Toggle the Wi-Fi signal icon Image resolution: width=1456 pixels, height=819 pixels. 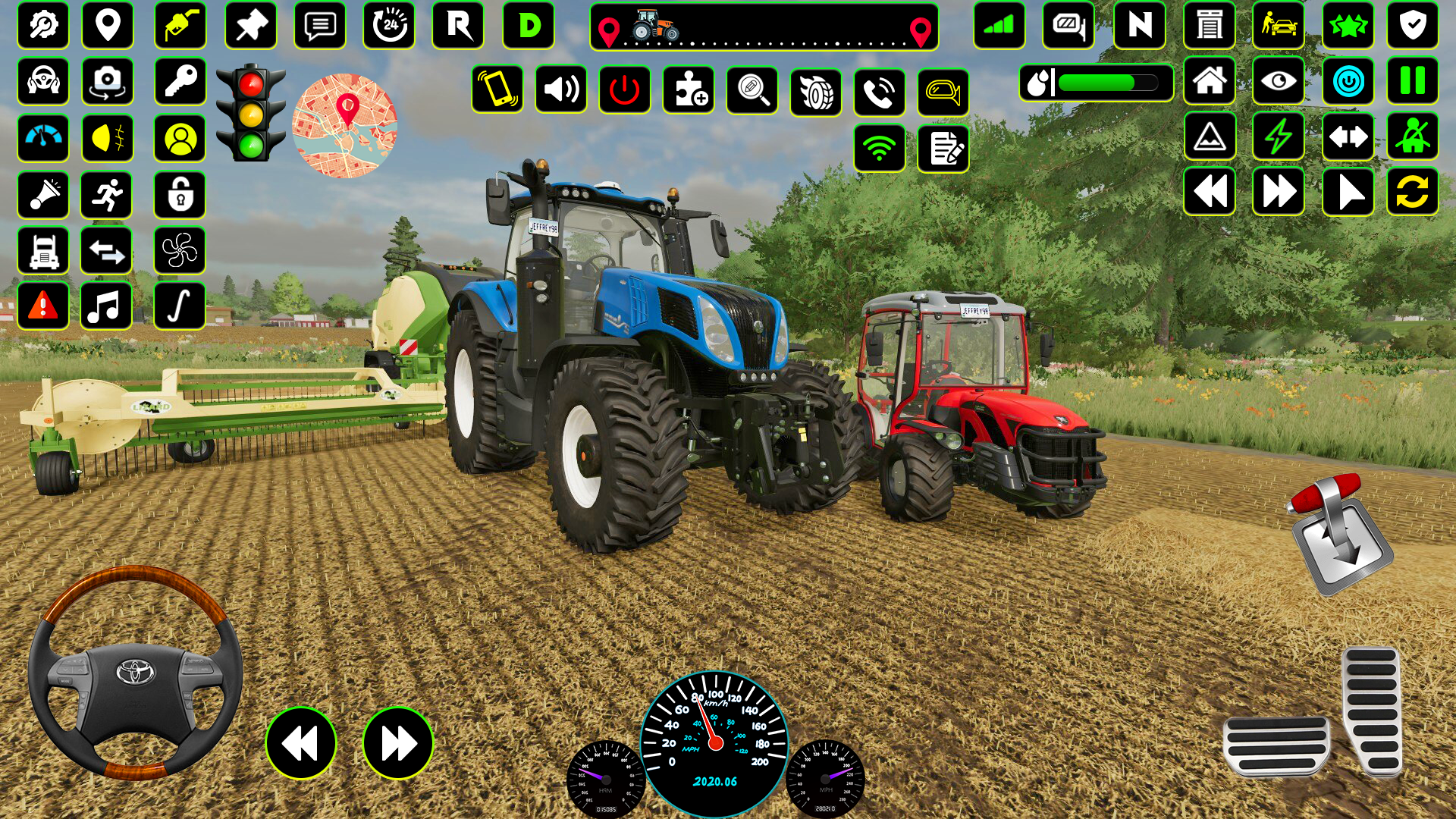878,149
